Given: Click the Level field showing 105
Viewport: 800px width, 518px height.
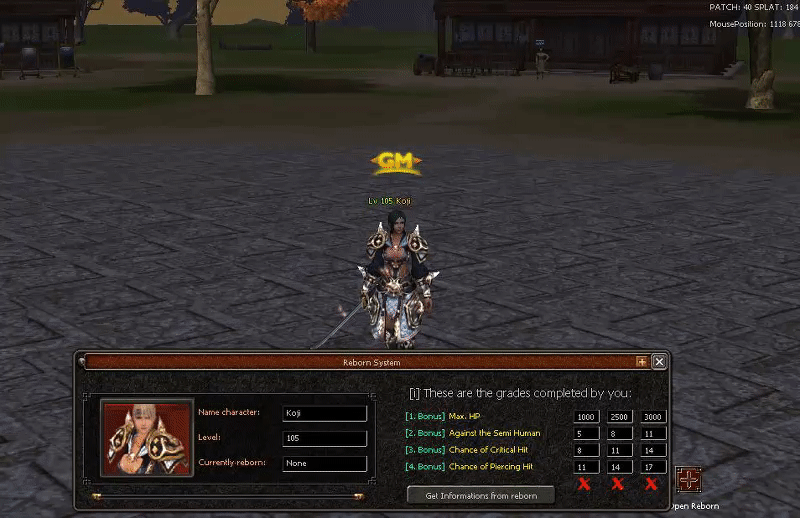Looking at the screenshot, I should point(324,438).
